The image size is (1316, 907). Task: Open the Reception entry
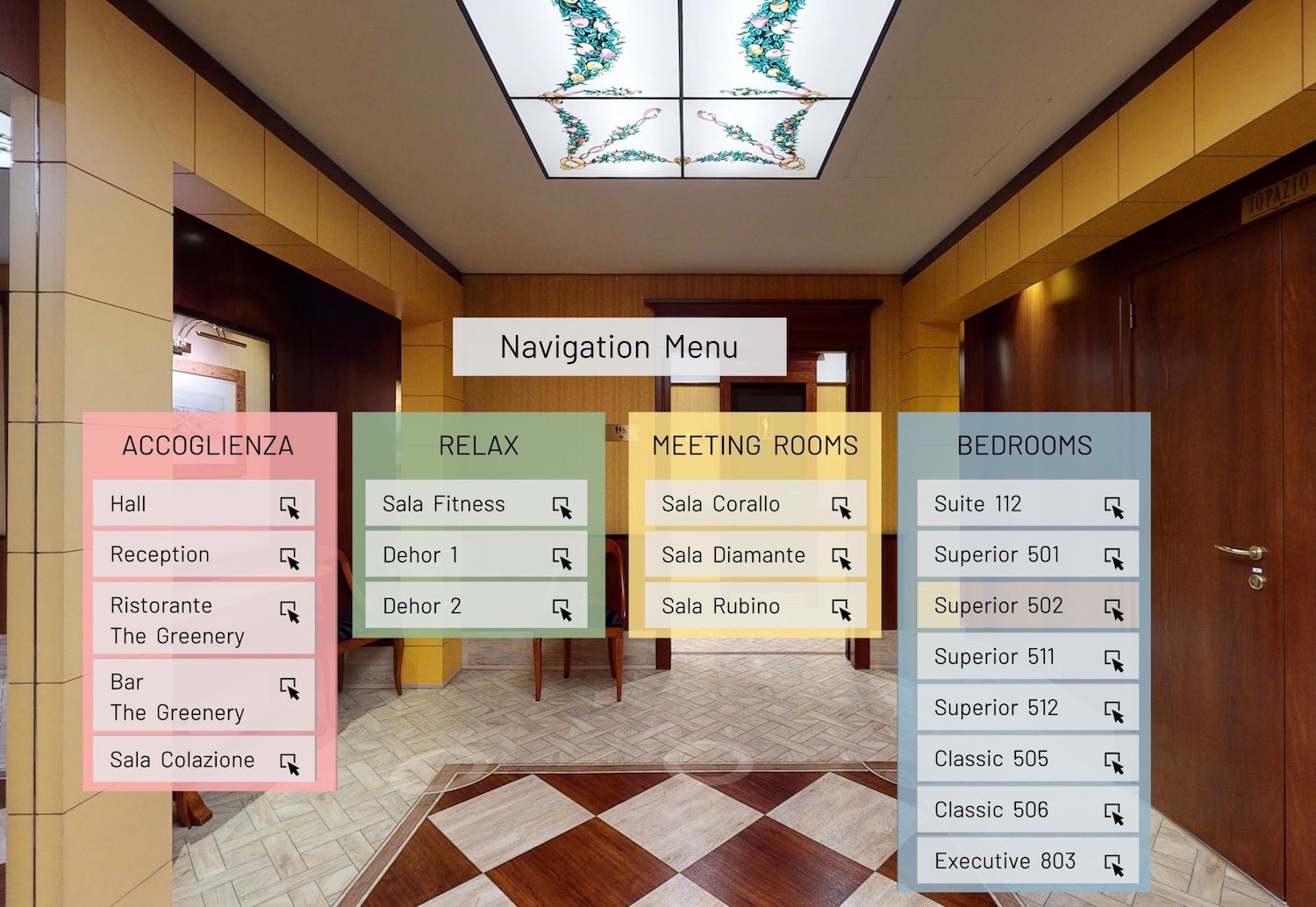pos(204,555)
